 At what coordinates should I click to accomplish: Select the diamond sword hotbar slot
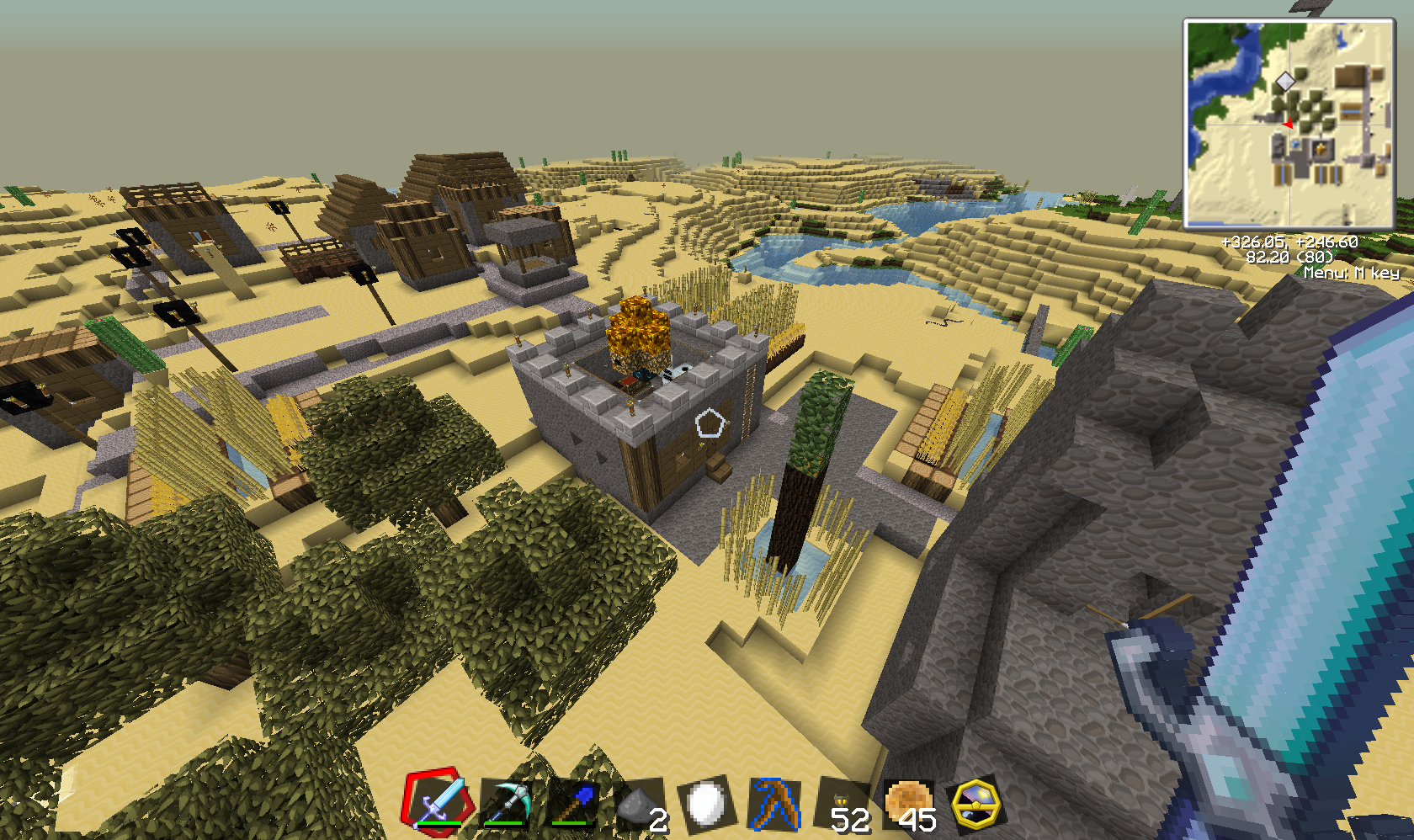pyautogui.click(x=436, y=801)
